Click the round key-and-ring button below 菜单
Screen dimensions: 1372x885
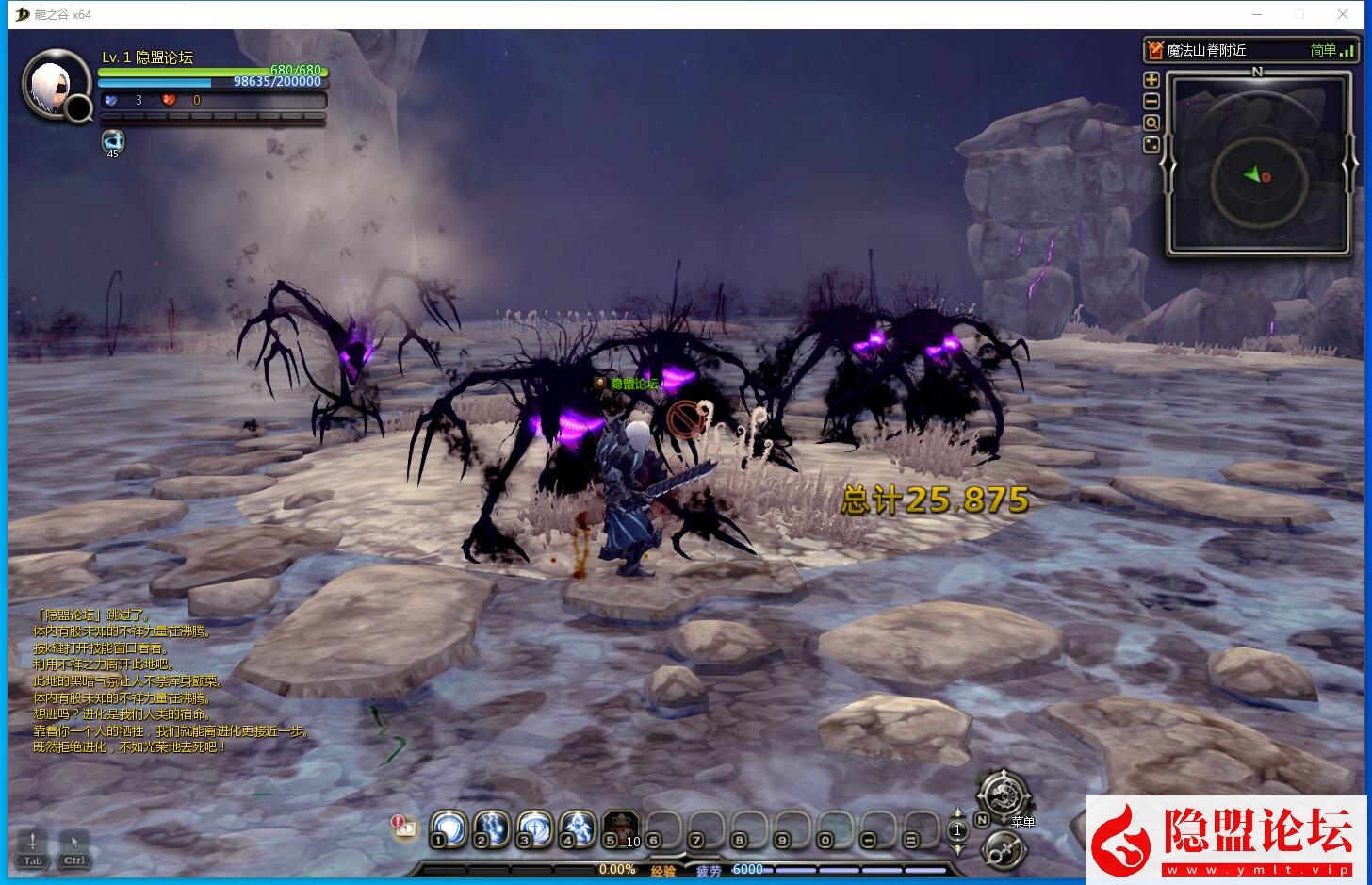point(1004,850)
